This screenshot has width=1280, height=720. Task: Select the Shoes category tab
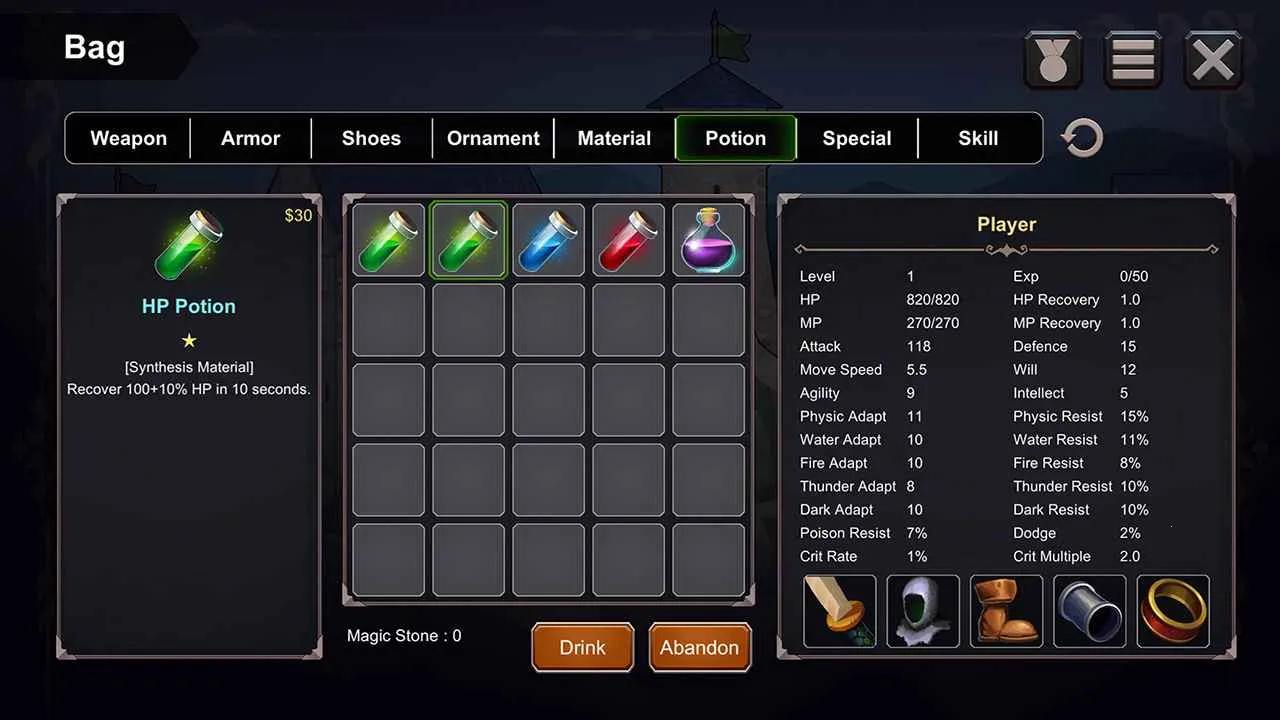(x=371, y=138)
